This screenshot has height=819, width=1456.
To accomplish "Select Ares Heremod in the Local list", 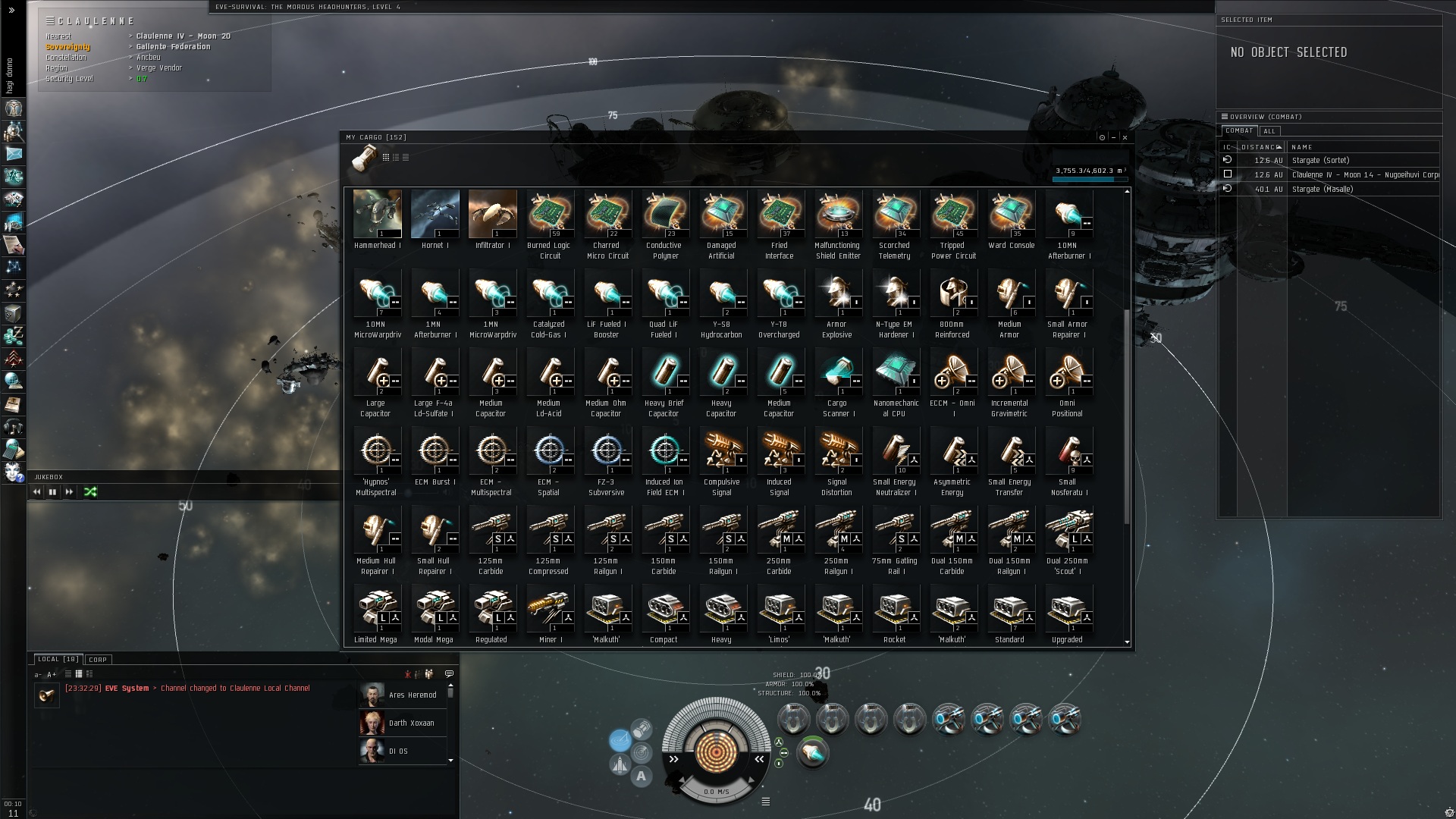I will 412,695.
